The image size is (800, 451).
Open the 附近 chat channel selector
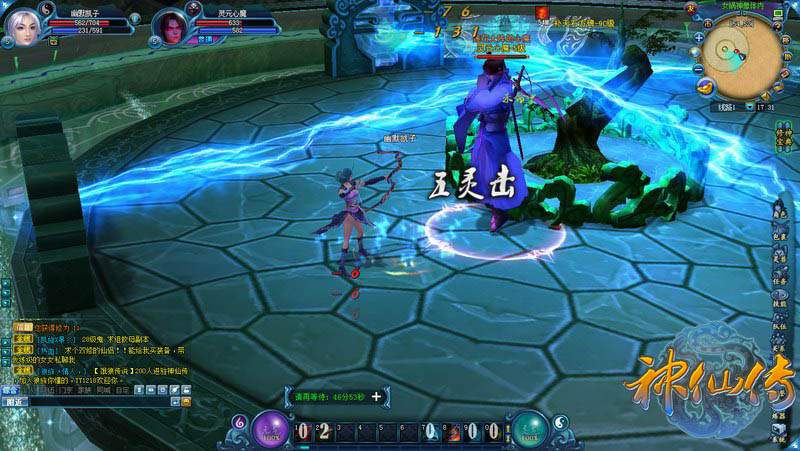(x=16, y=401)
